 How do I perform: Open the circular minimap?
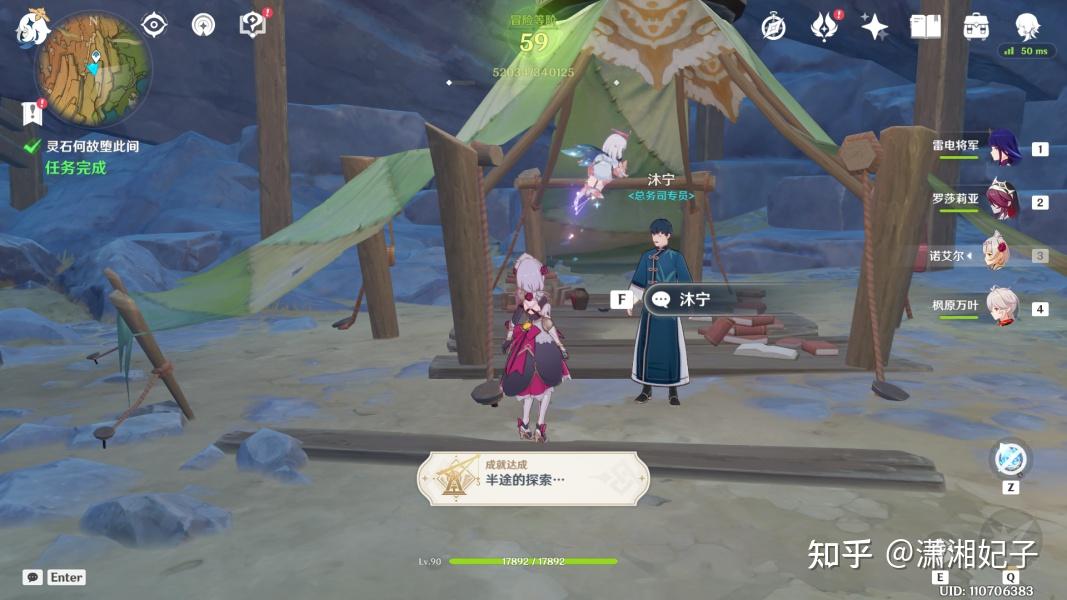pyautogui.click(x=93, y=68)
